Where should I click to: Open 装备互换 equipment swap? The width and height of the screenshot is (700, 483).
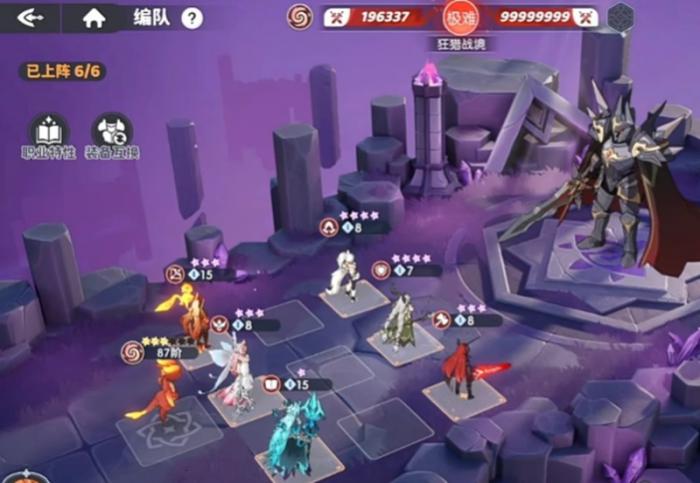[x=111, y=133]
